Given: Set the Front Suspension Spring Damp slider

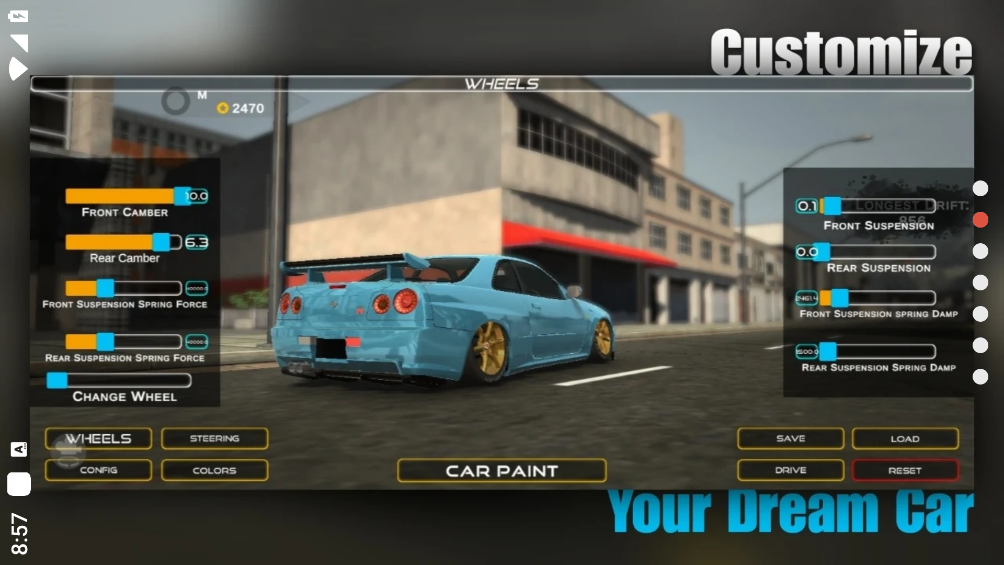Looking at the screenshot, I should coord(840,298).
